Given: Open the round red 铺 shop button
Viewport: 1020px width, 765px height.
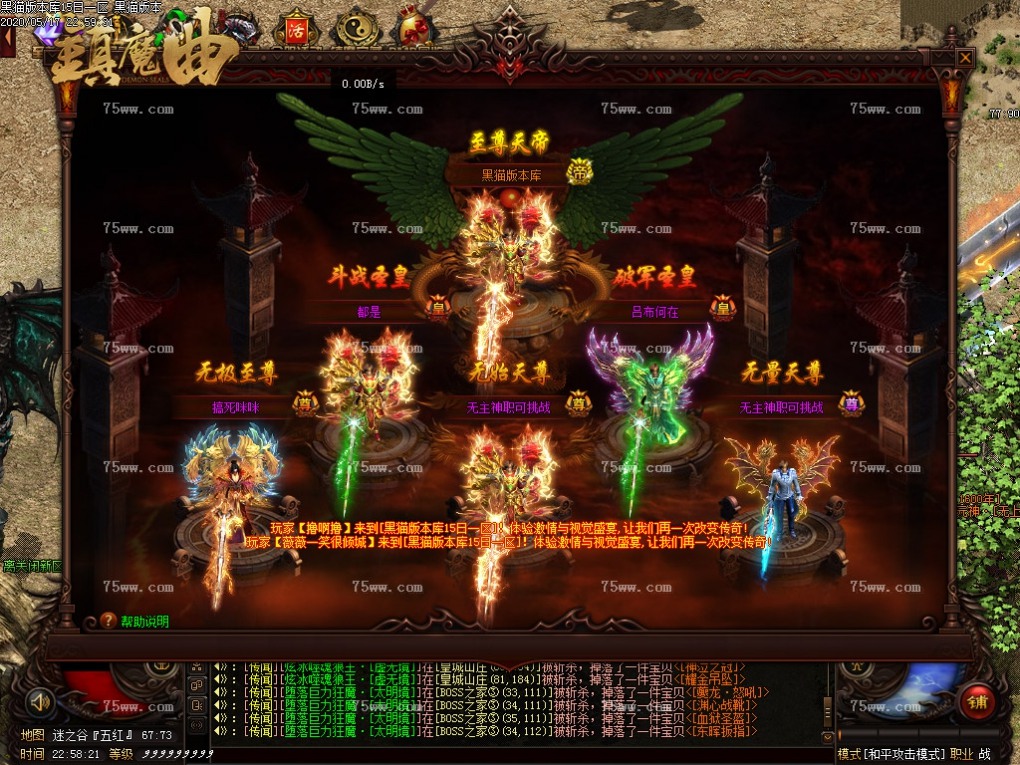Looking at the screenshot, I should [977, 702].
